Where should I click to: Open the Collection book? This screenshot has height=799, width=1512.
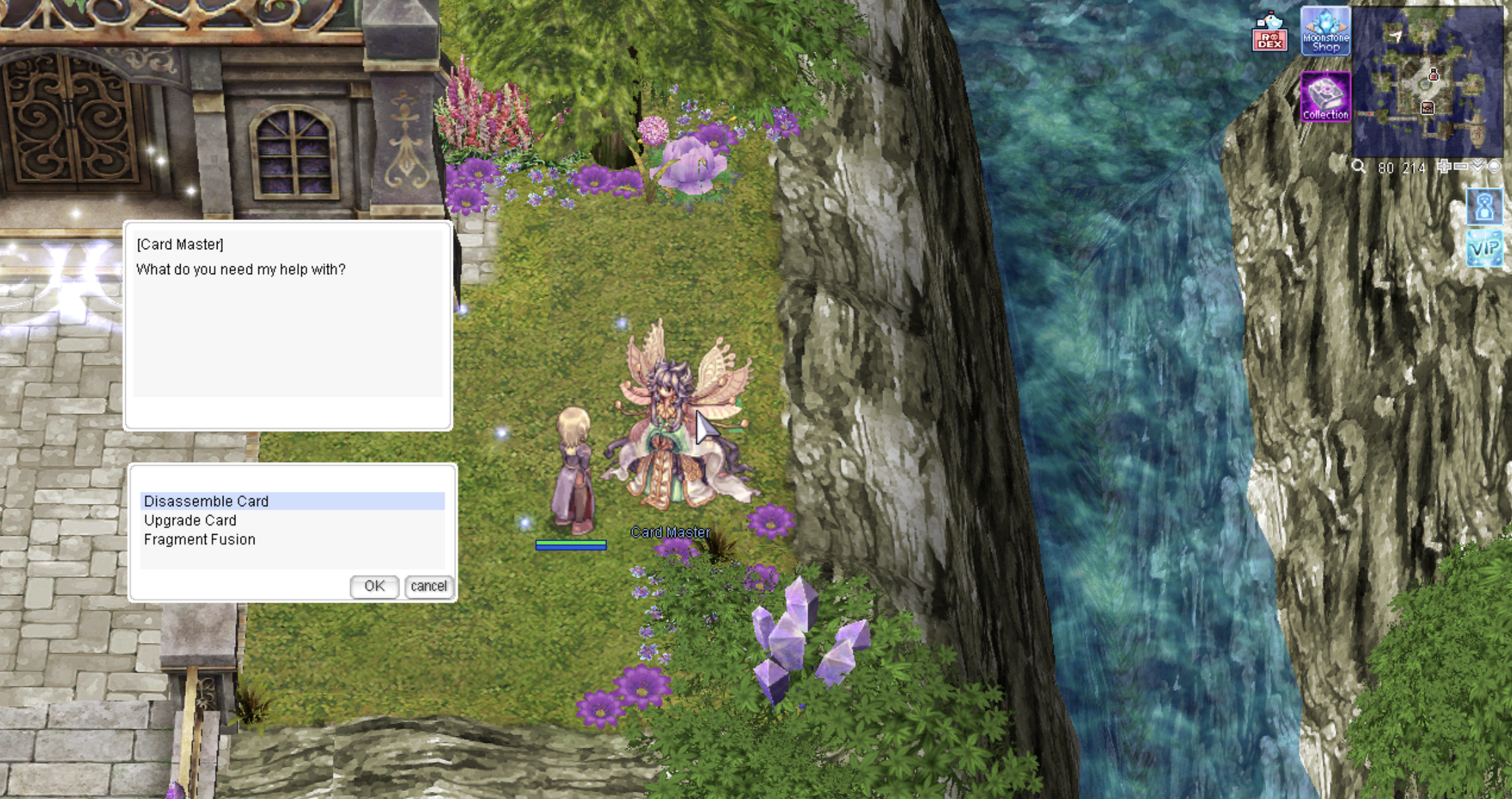coord(1325,97)
